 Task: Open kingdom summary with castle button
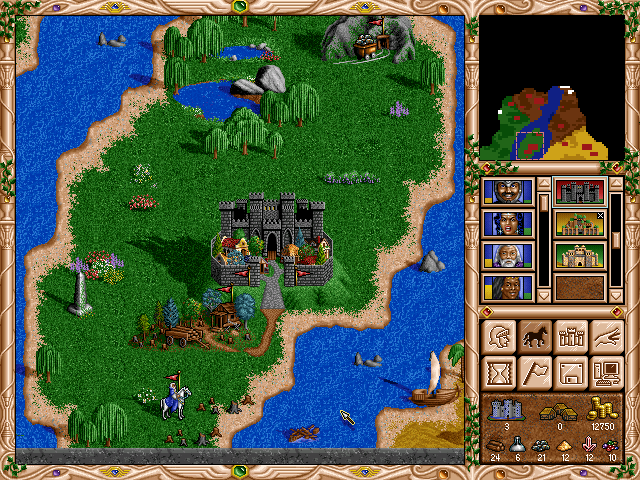[570, 337]
